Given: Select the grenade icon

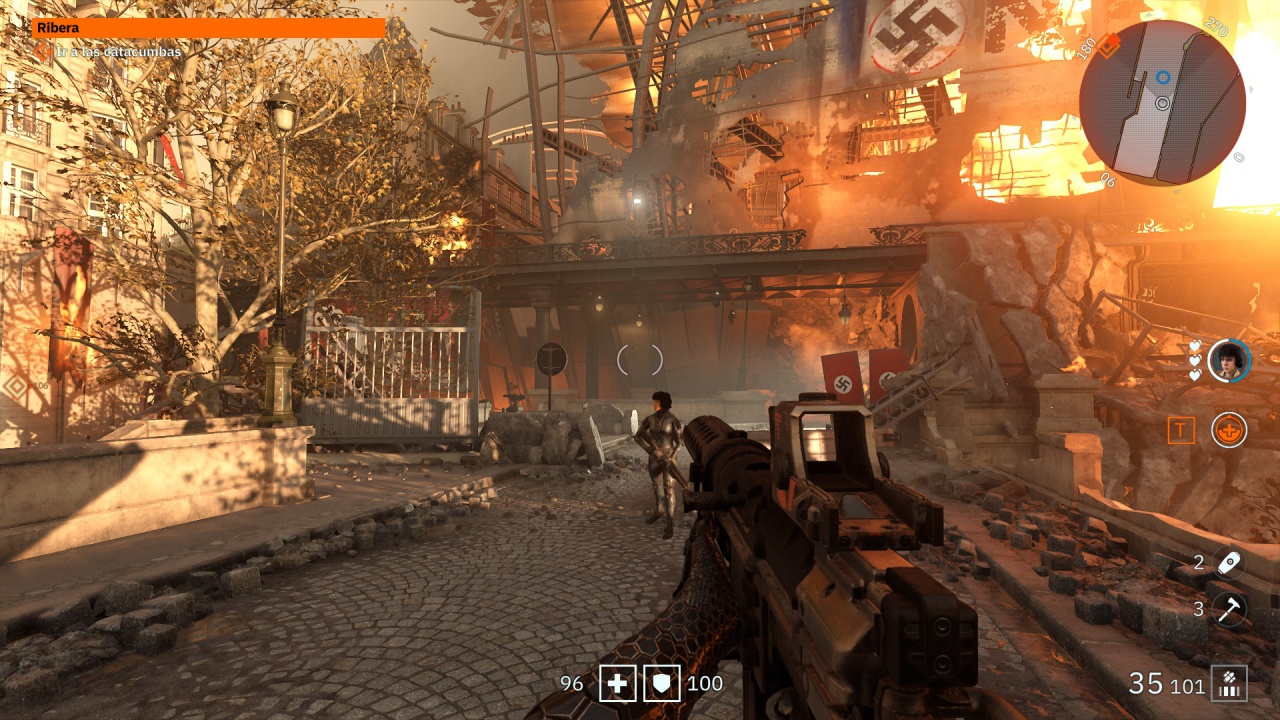Looking at the screenshot, I should pos(1229,562).
